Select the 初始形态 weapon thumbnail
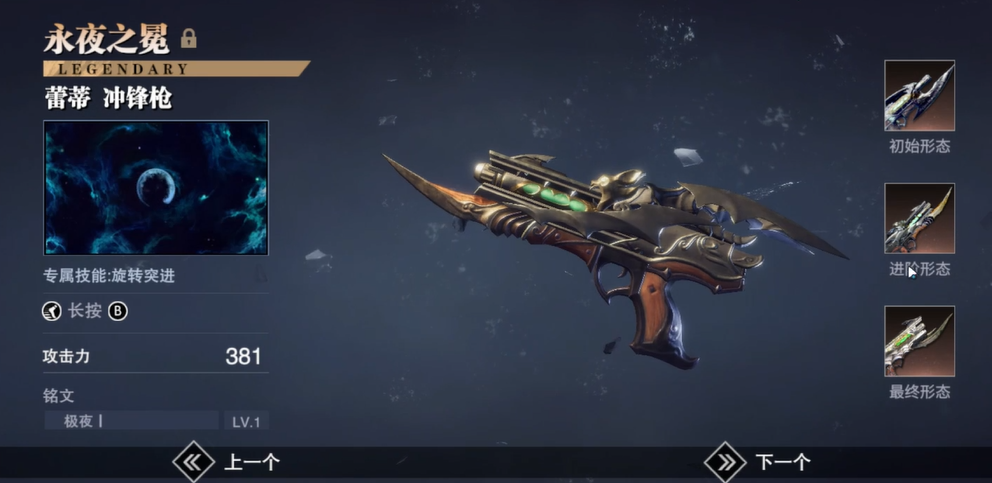The image size is (992, 483). (919, 96)
